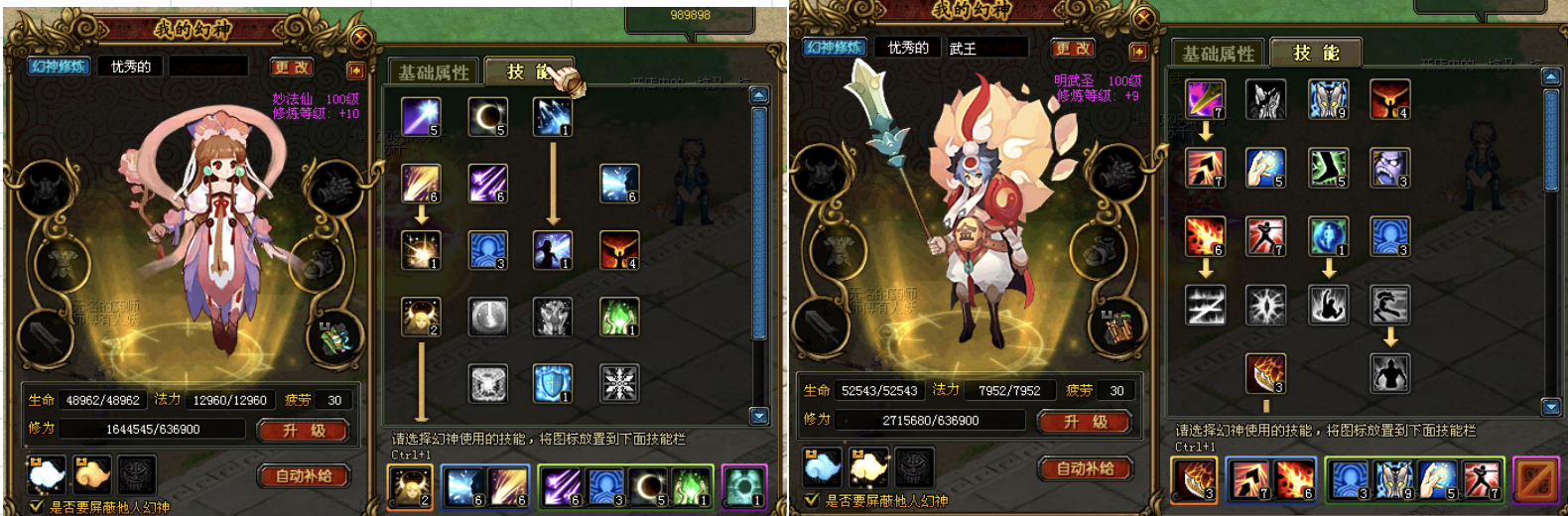The image size is (1568, 516).
Task: Click 更改 to rename the 妙法仙 spirit
Action: click(292, 67)
